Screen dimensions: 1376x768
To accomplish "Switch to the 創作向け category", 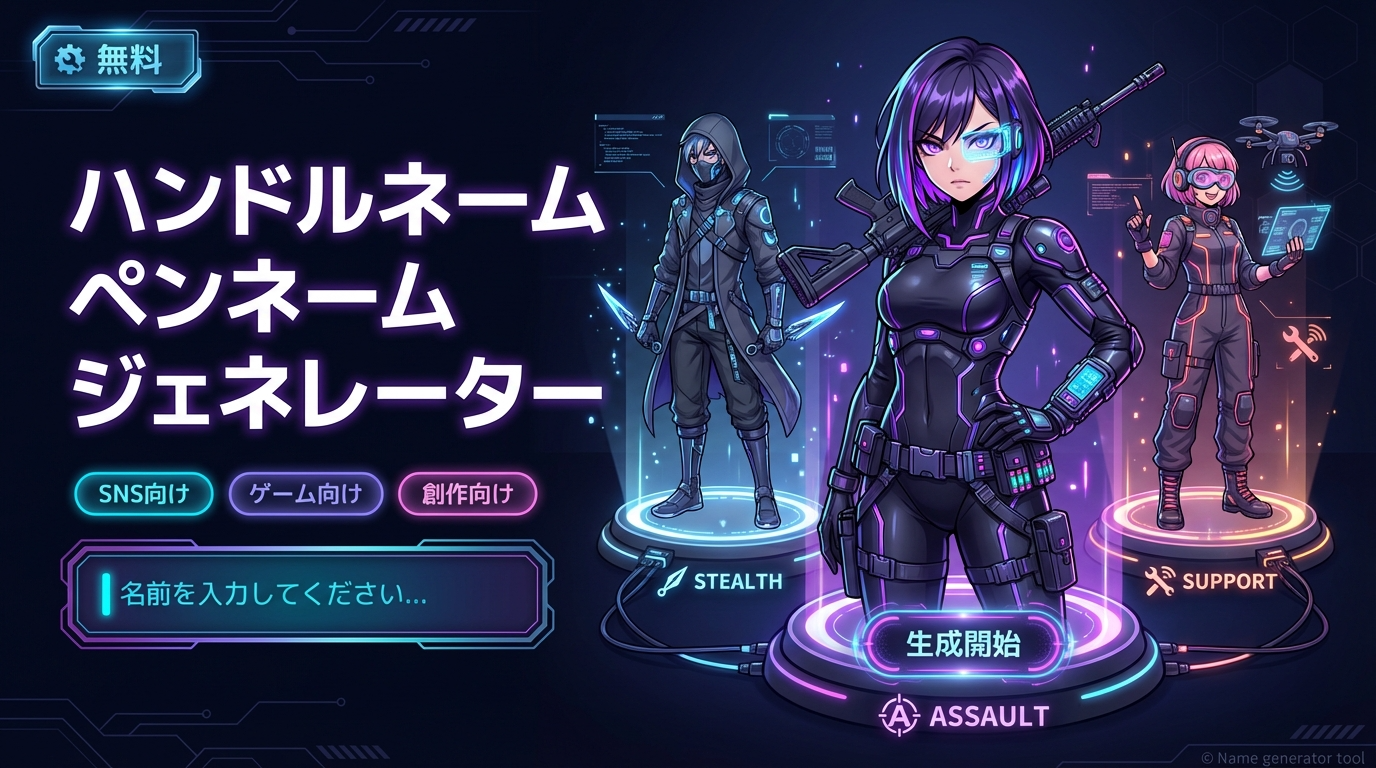I will [468, 493].
